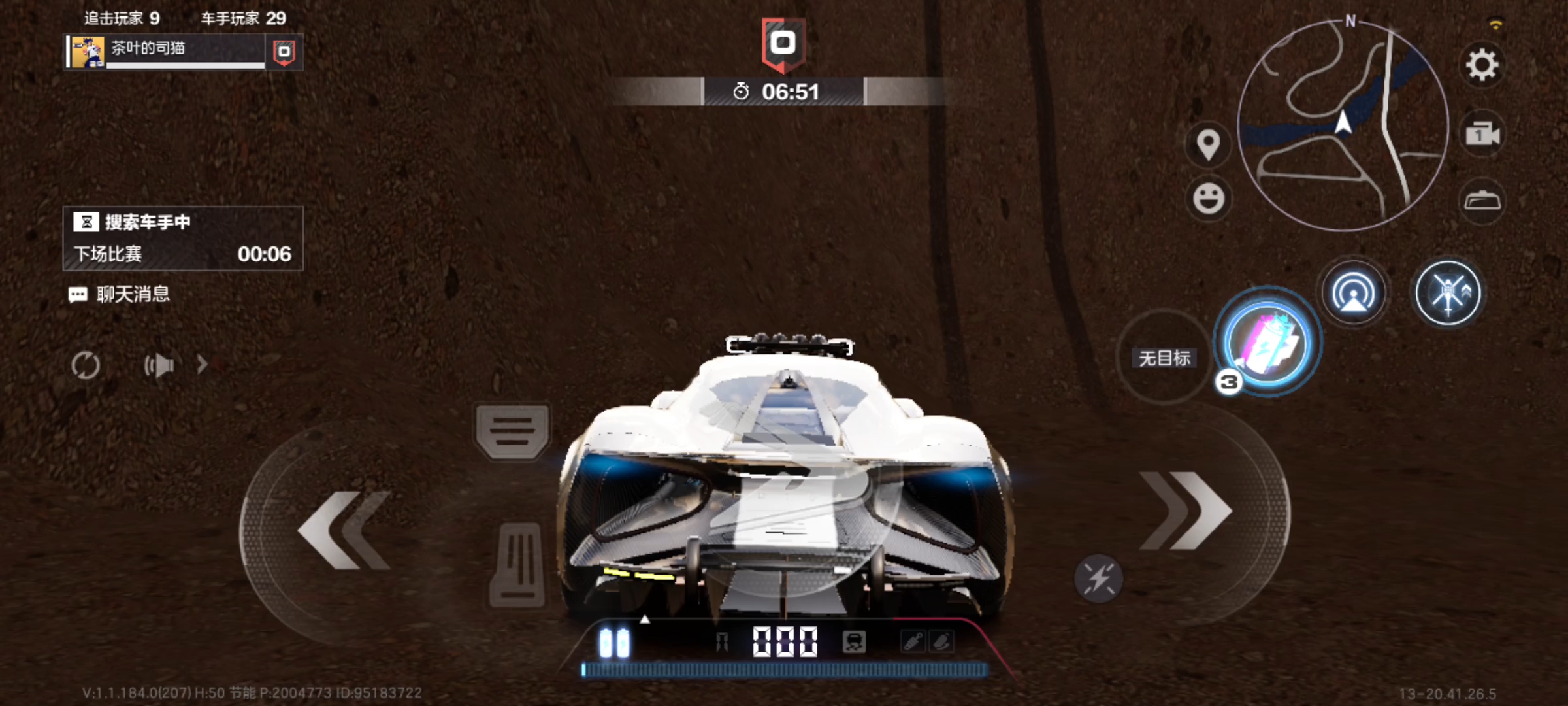
Task: Hit the brake pedal button
Action: 517,563
